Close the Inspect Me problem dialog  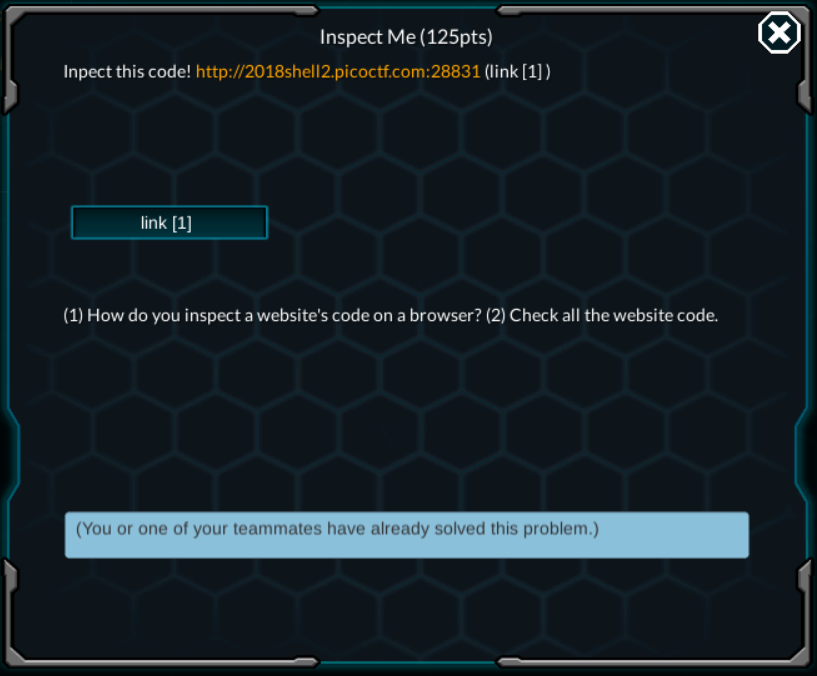779,34
